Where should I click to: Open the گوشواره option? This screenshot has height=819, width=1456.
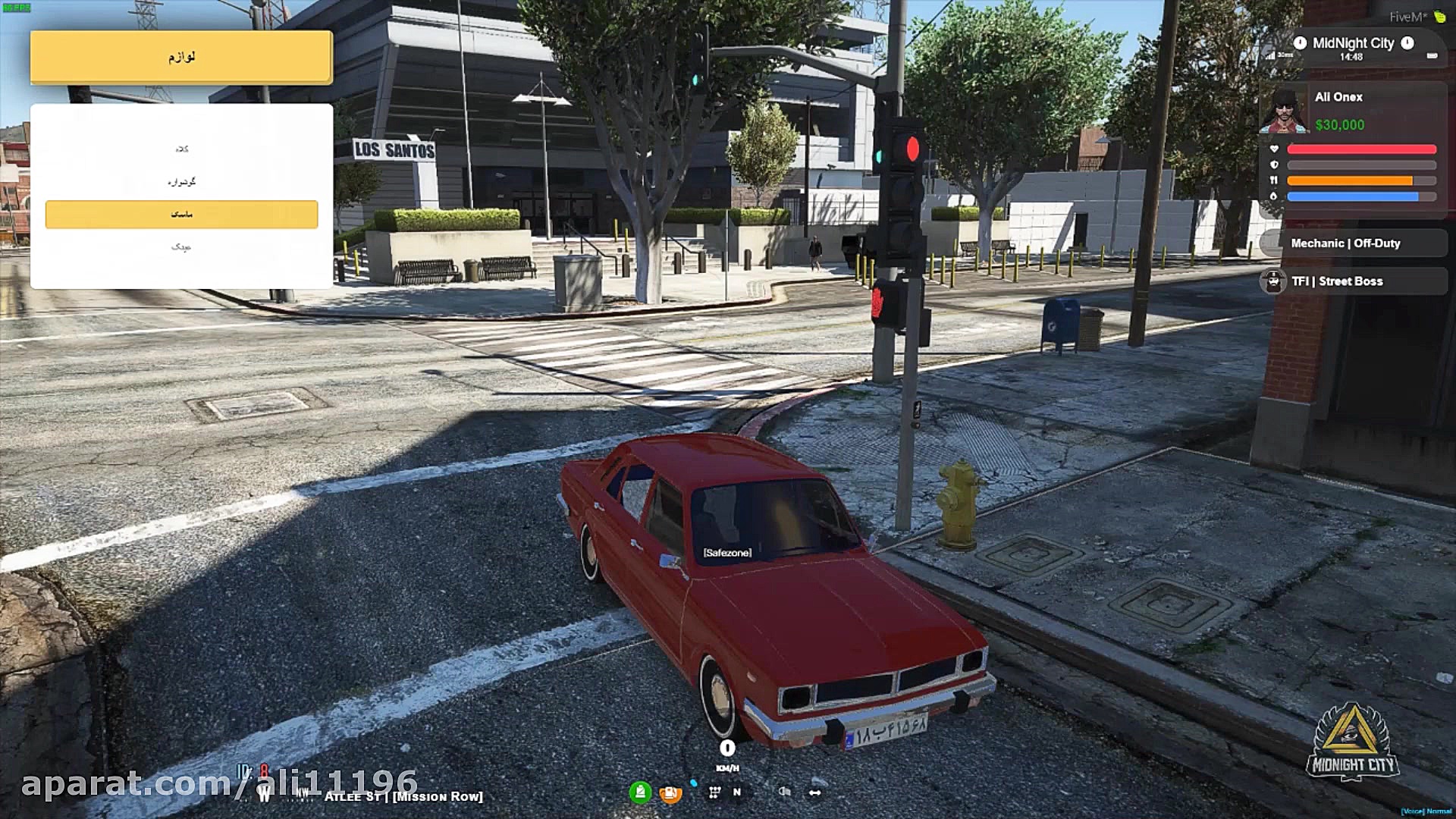(x=182, y=181)
